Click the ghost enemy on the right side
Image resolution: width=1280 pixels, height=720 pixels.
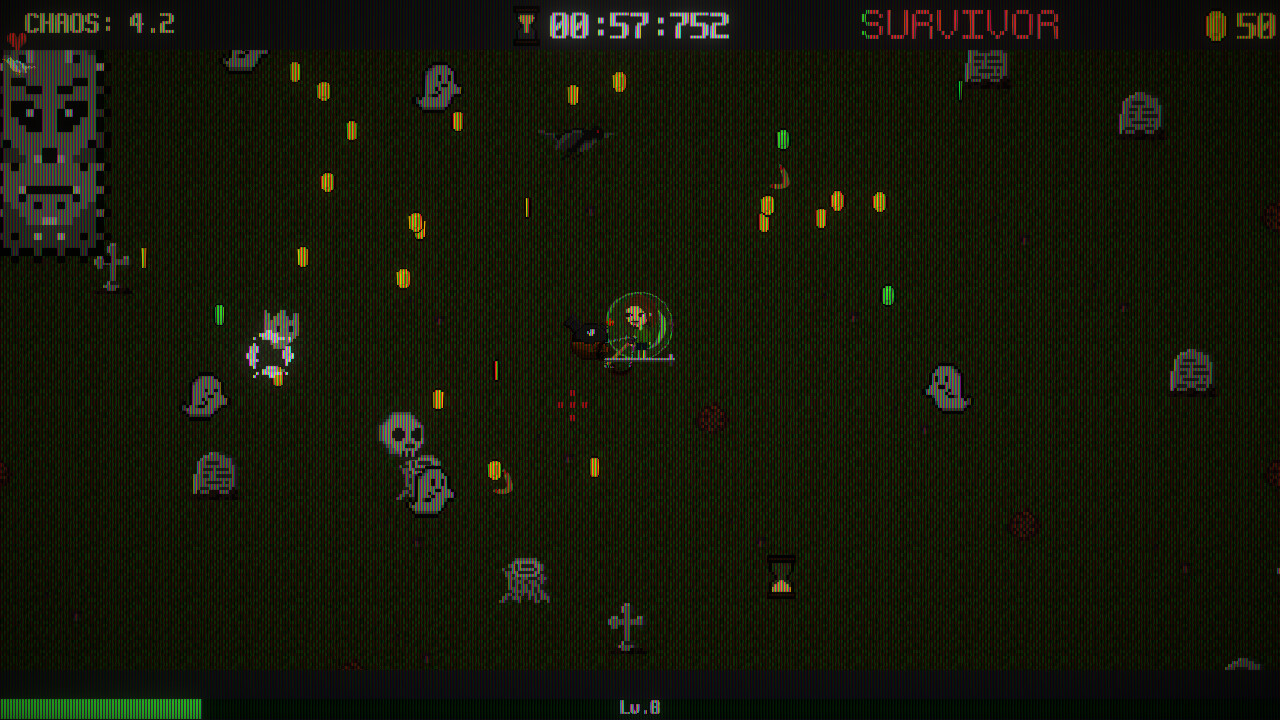(x=945, y=388)
